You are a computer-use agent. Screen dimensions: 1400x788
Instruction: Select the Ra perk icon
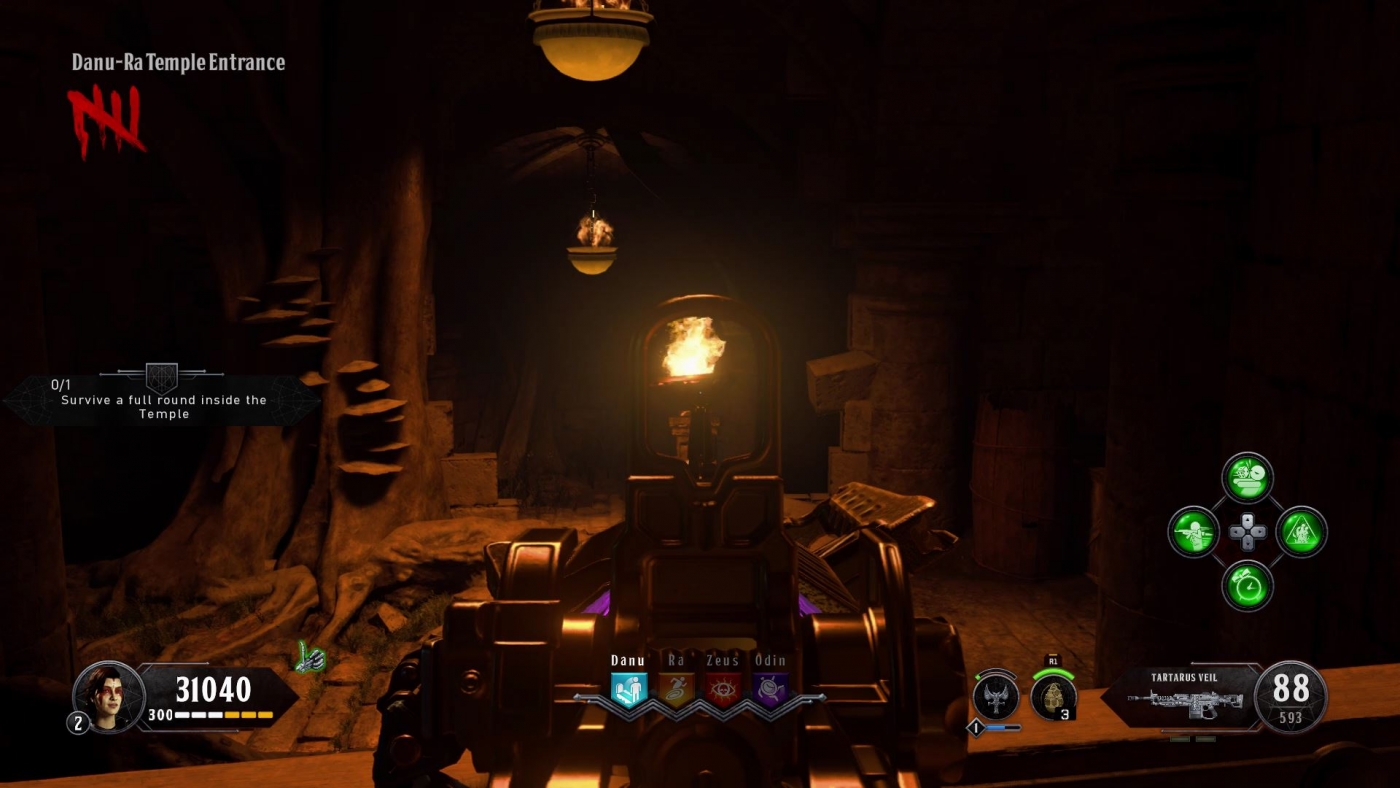(x=678, y=688)
